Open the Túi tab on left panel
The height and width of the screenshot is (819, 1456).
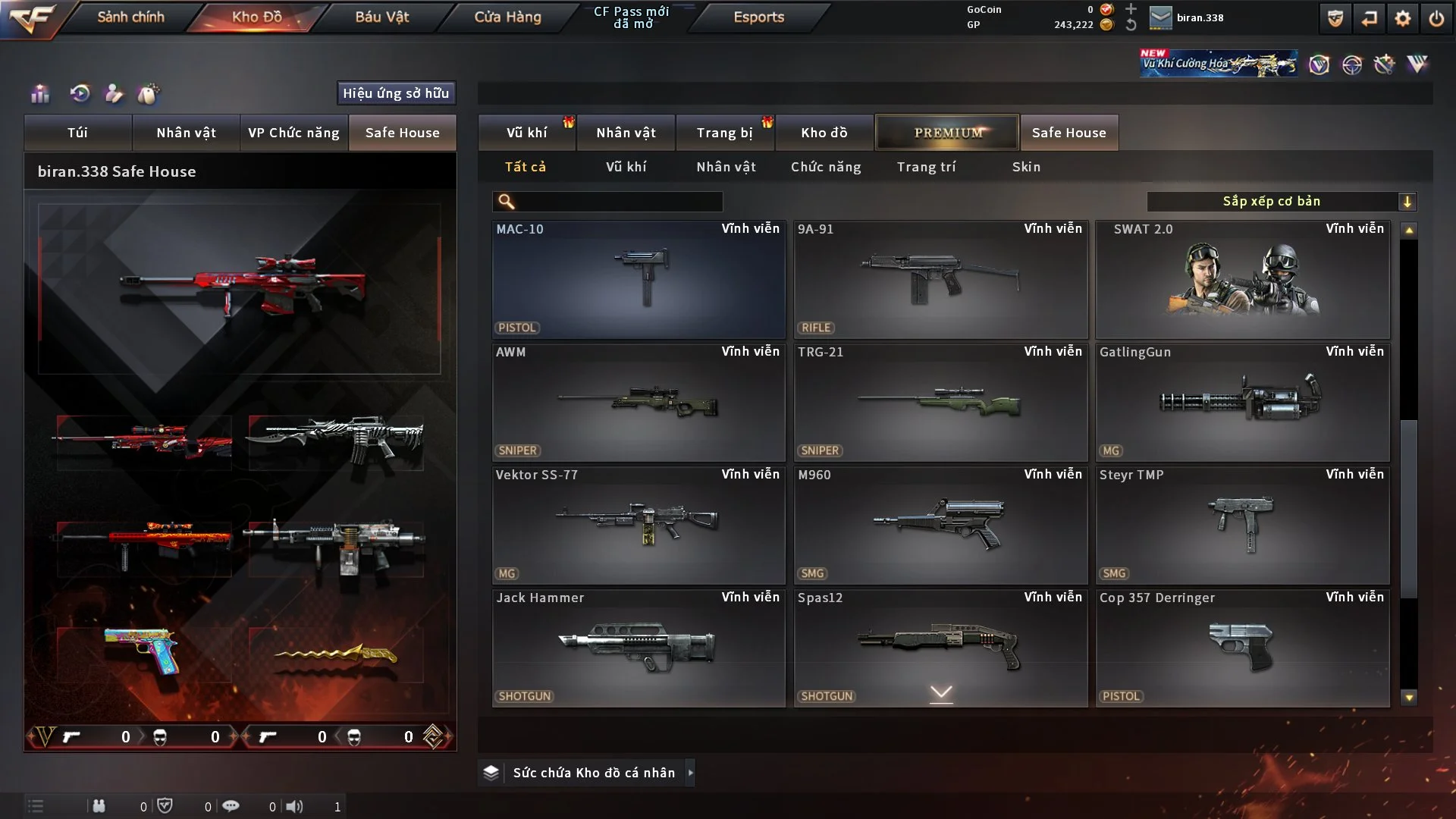coord(77,133)
